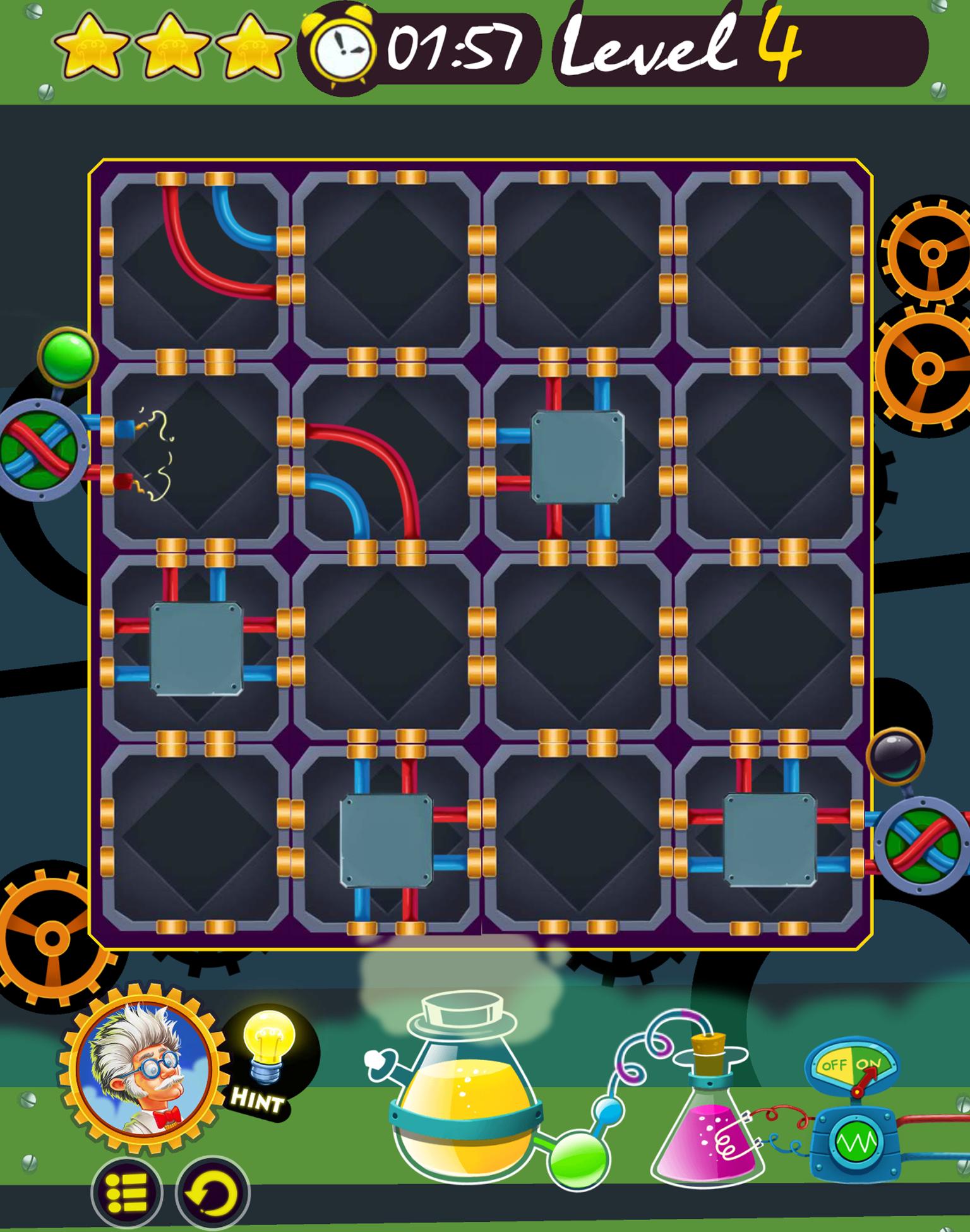Select junction box tile with top, right, bottom wires
Viewport: 970px width, 1232px height.
coord(386,840)
